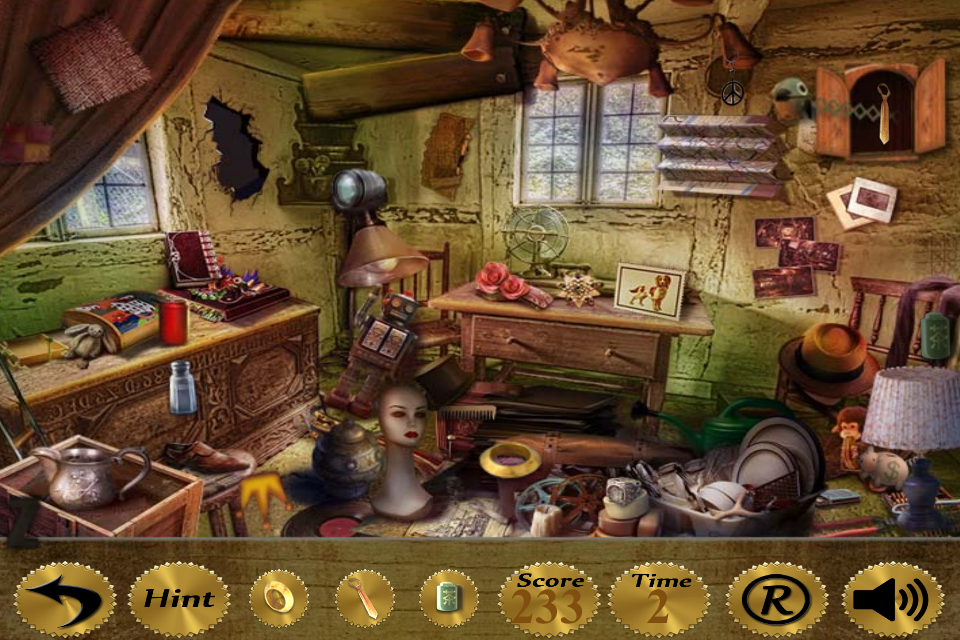Use the Hint button
The width and height of the screenshot is (960, 640).
[178, 600]
